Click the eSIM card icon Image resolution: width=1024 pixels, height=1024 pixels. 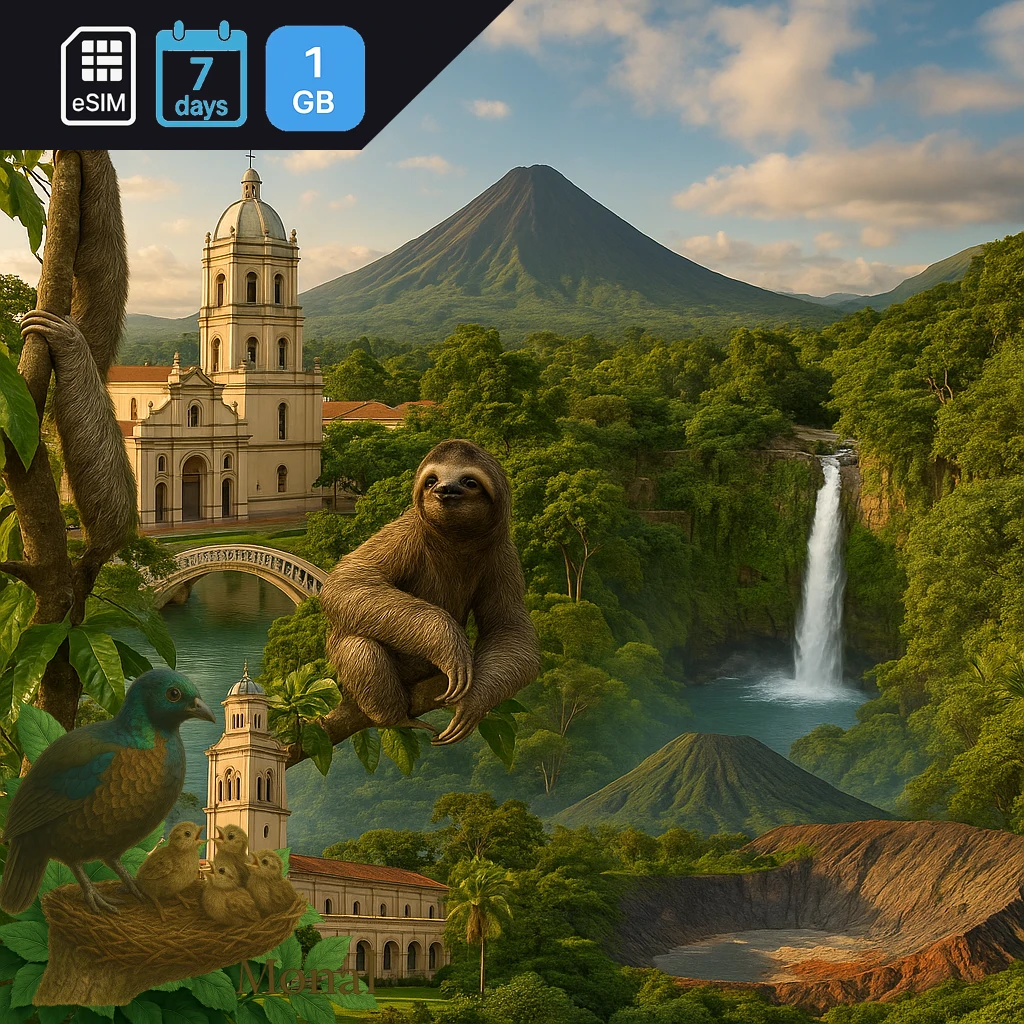tap(98, 76)
